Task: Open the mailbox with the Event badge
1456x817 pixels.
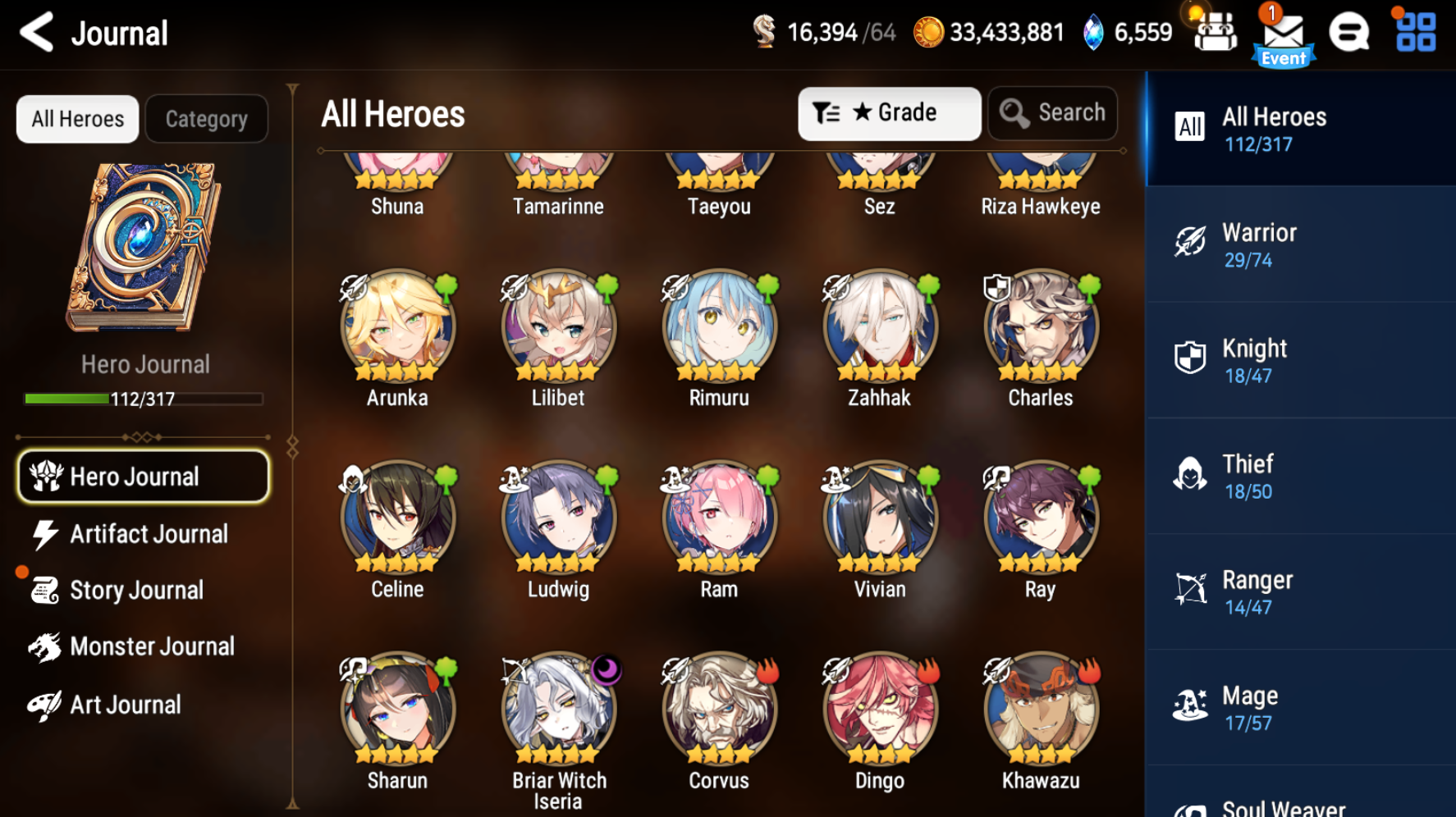Action: (x=1284, y=33)
